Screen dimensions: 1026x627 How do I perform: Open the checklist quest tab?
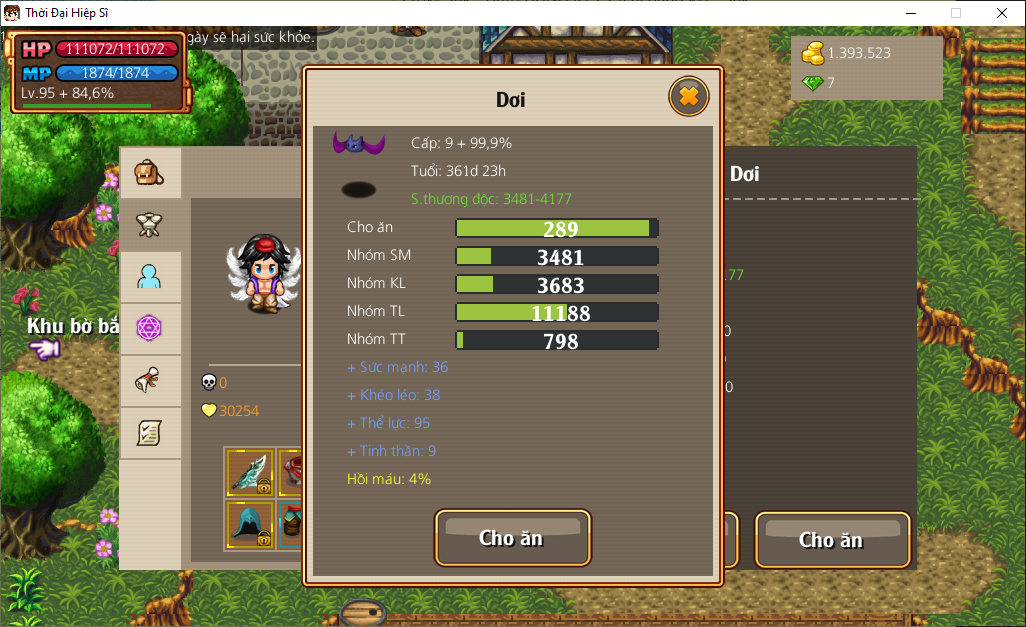click(150, 432)
